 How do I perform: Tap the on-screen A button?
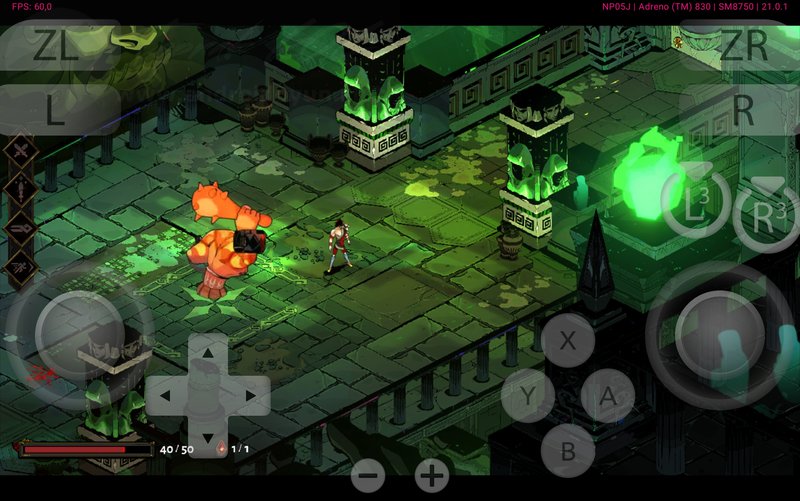607,396
